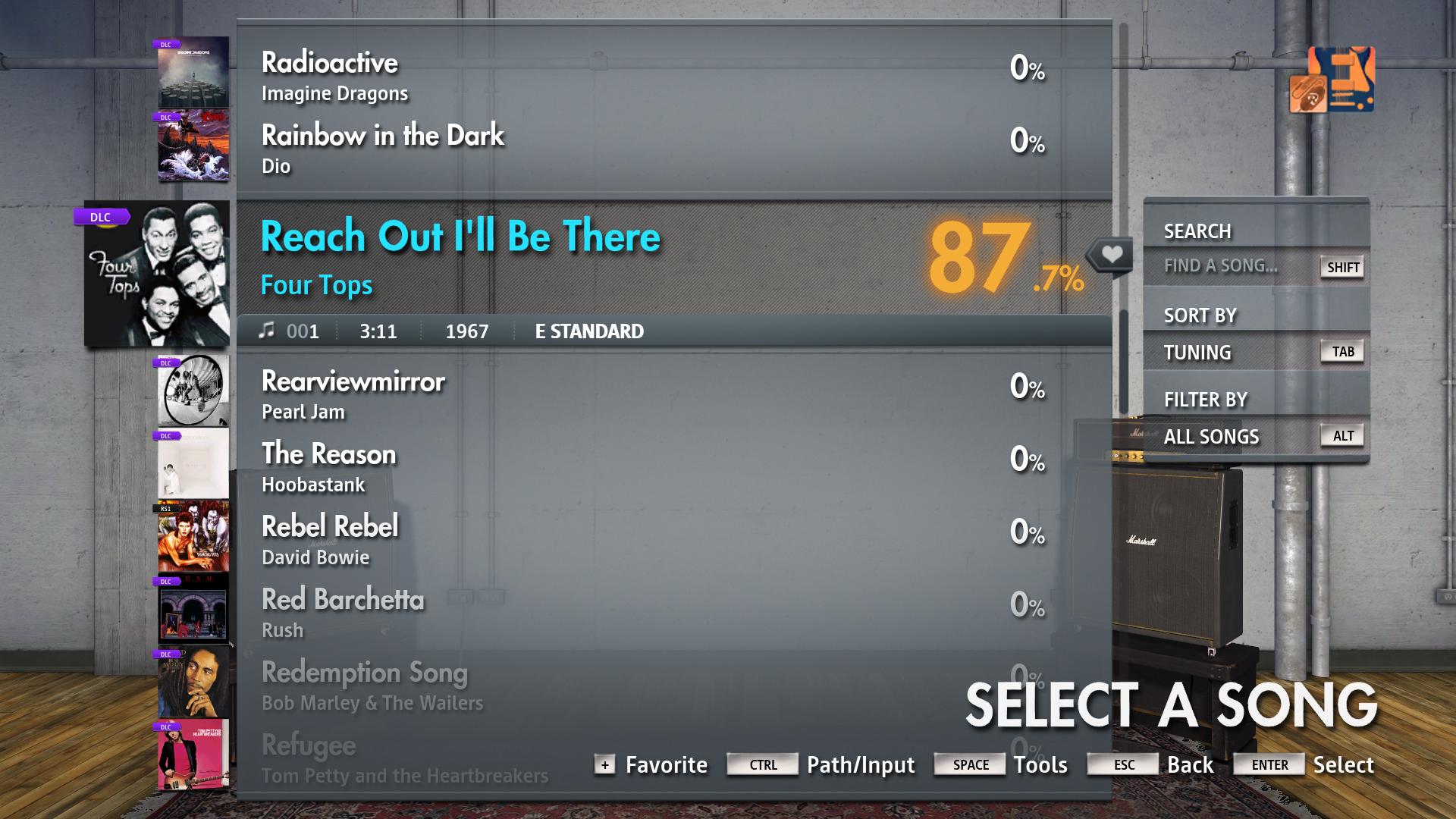This screenshot has width=1456, height=819.
Task: Click Back in the bottom bar
Action: pos(1192,764)
